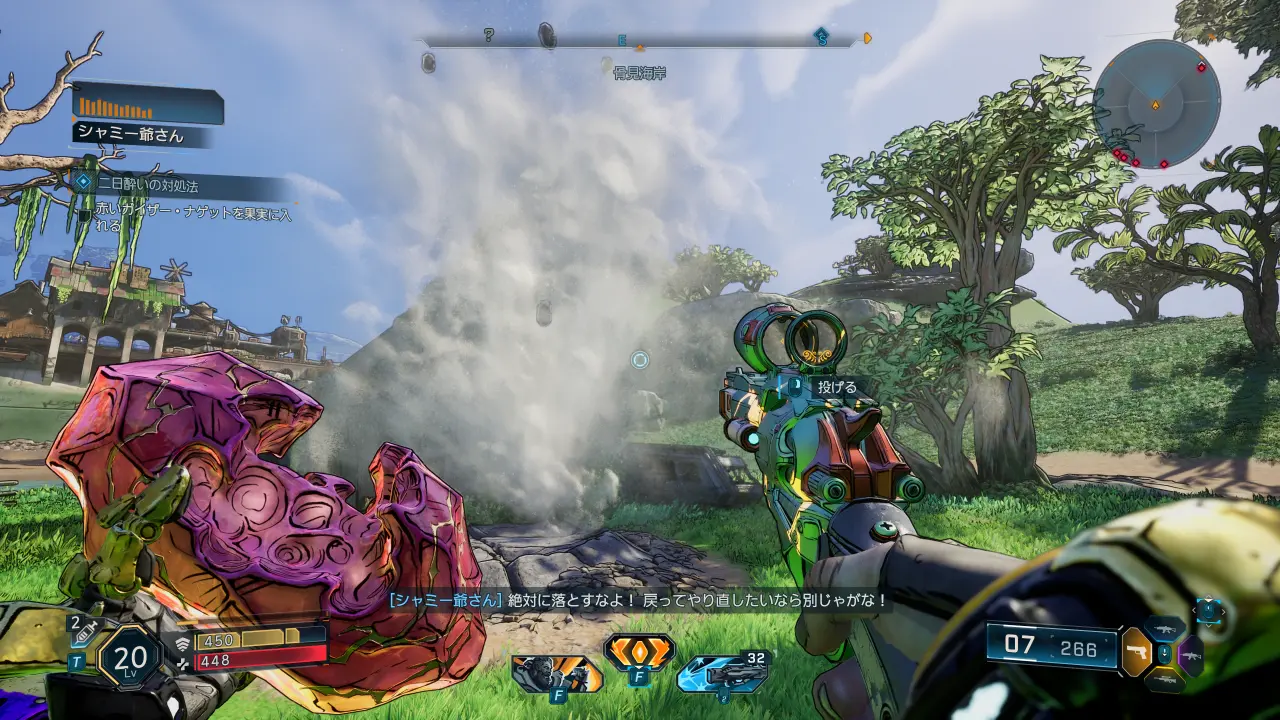Activate the bearded character action skill

coord(557,673)
